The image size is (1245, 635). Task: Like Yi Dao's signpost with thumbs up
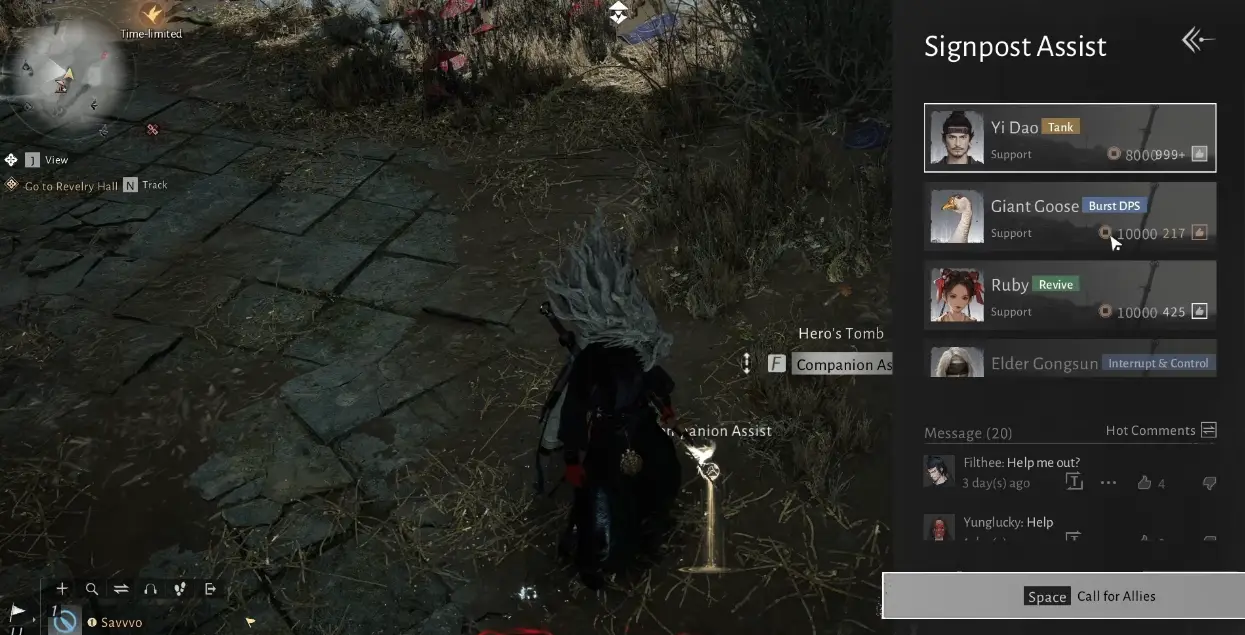pos(1200,154)
